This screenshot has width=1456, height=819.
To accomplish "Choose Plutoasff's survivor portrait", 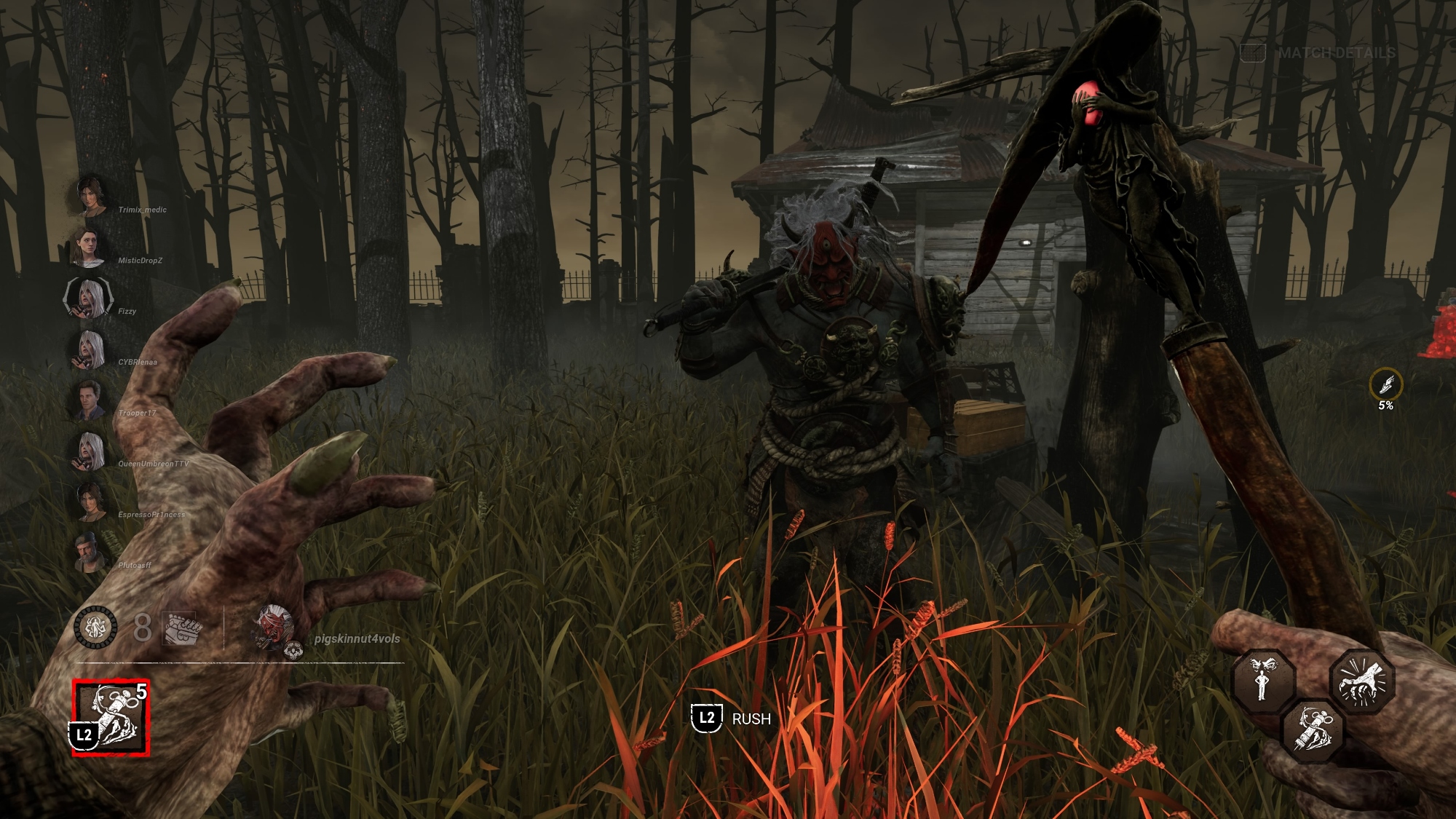I will 88,553.
